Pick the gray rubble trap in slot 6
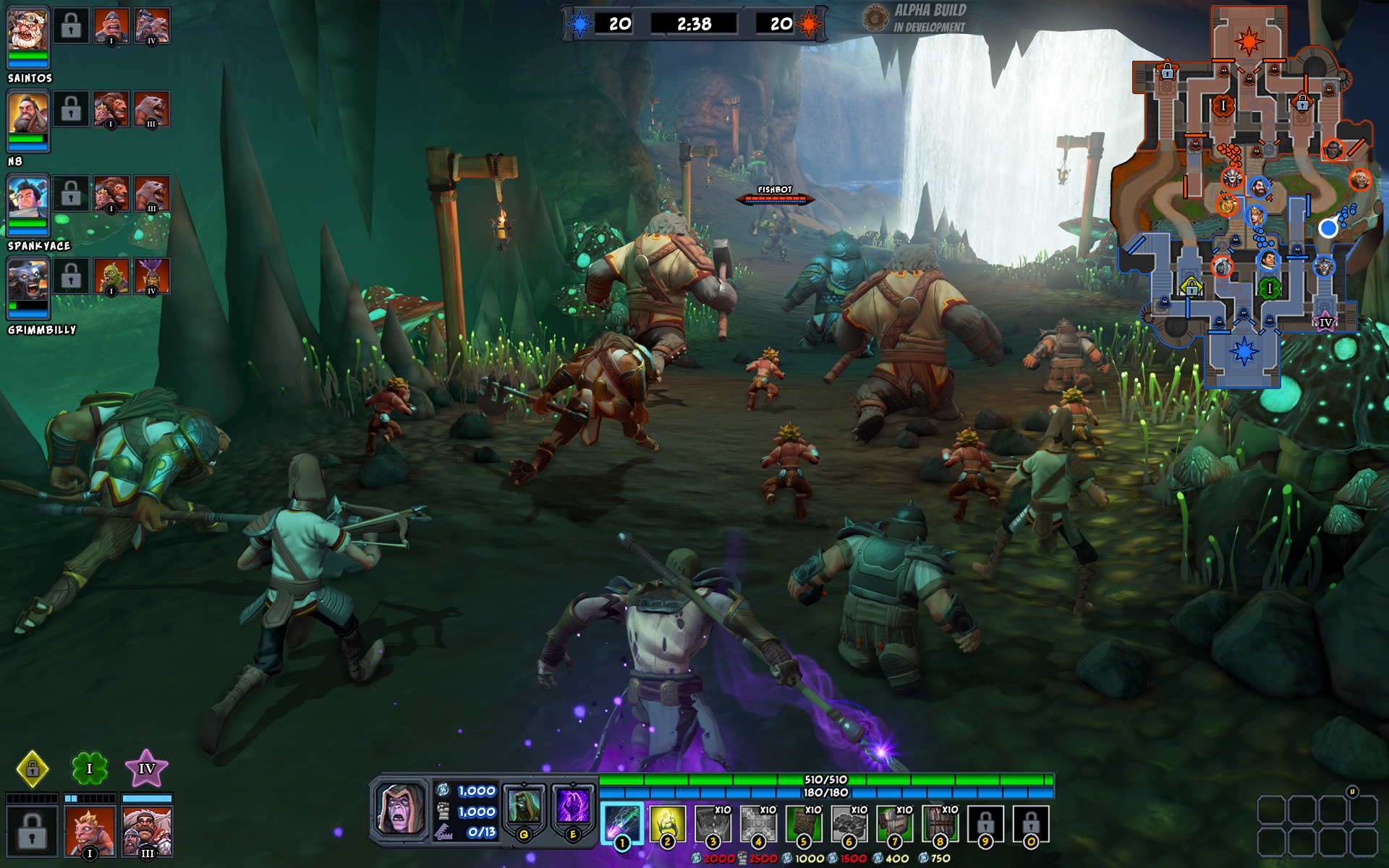 point(849,823)
